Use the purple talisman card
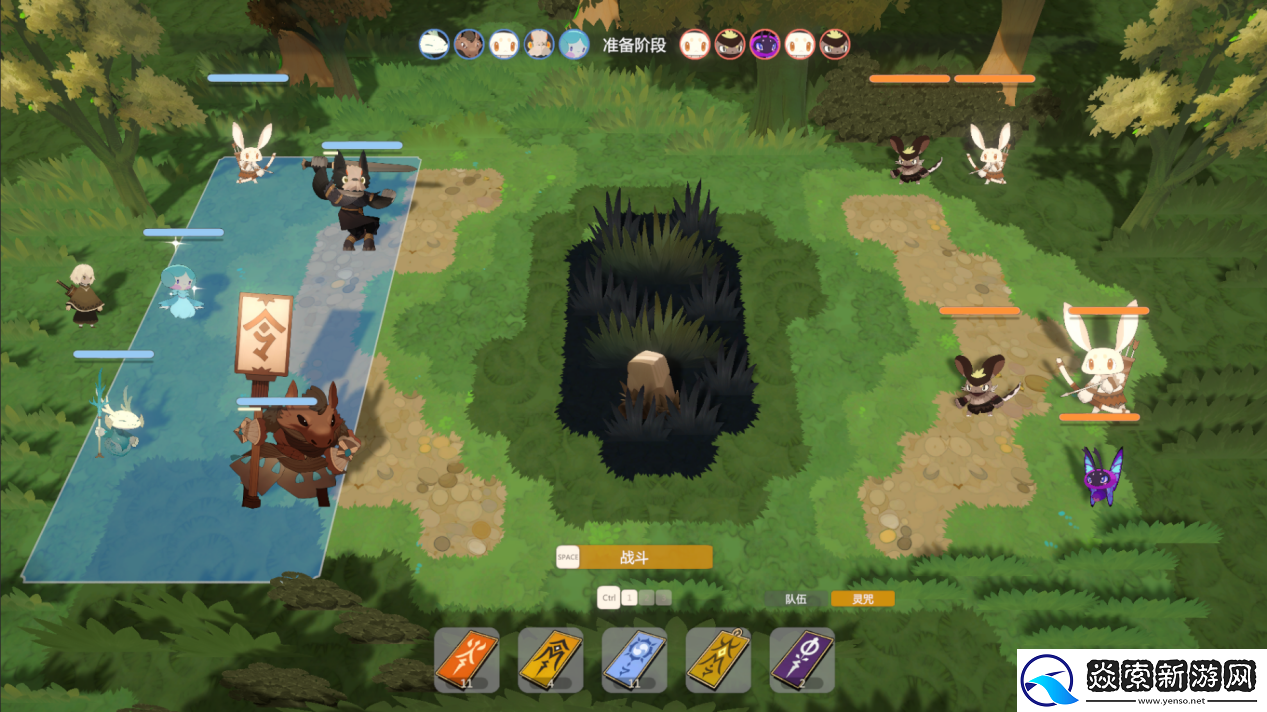 (x=802, y=659)
